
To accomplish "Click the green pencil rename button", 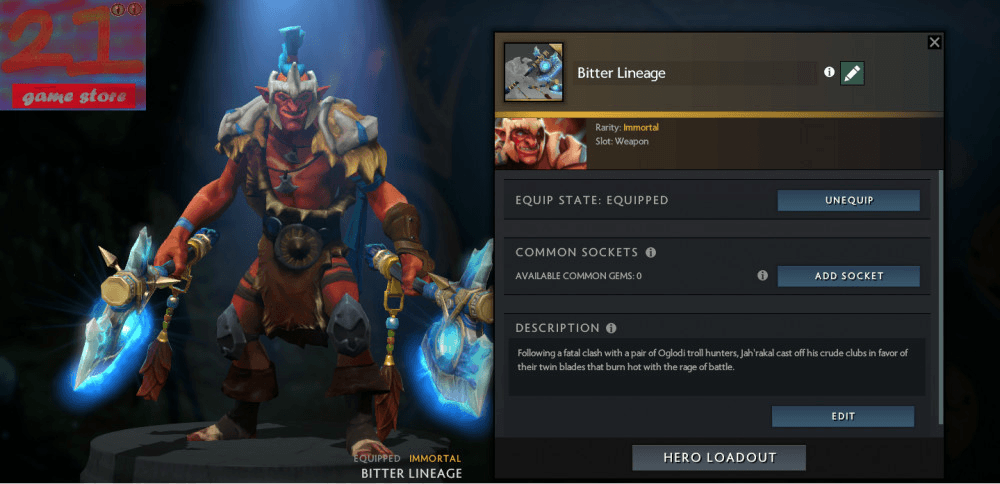I will (852, 73).
